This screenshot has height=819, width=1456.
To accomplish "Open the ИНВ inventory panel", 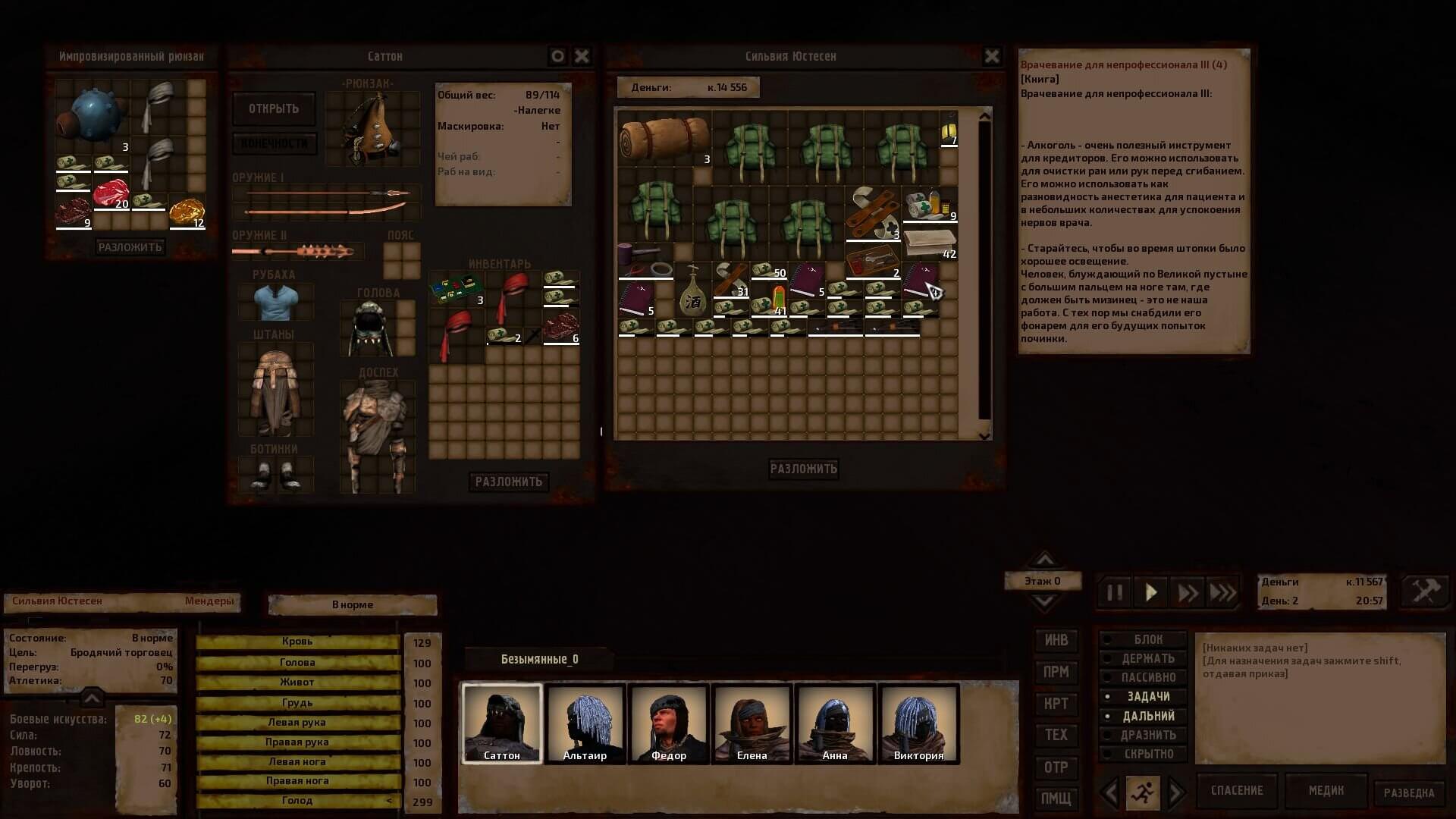I will (x=1056, y=640).
